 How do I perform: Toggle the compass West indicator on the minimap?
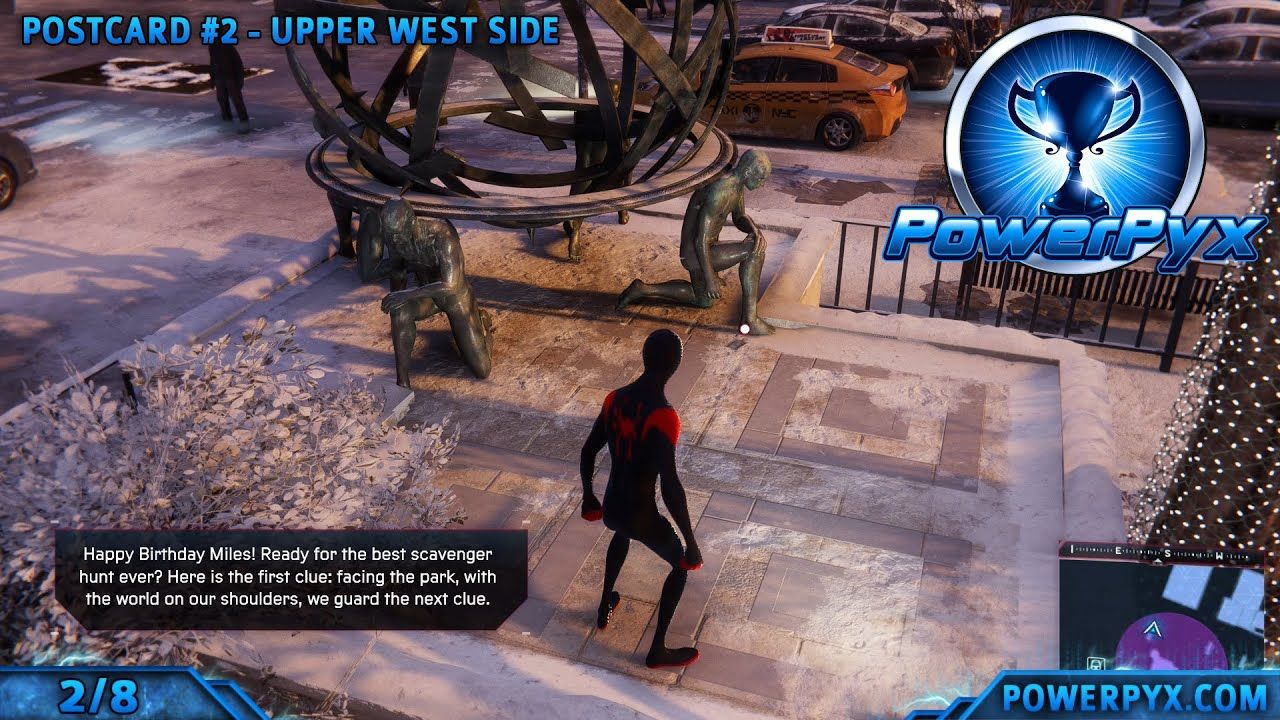1218,555
